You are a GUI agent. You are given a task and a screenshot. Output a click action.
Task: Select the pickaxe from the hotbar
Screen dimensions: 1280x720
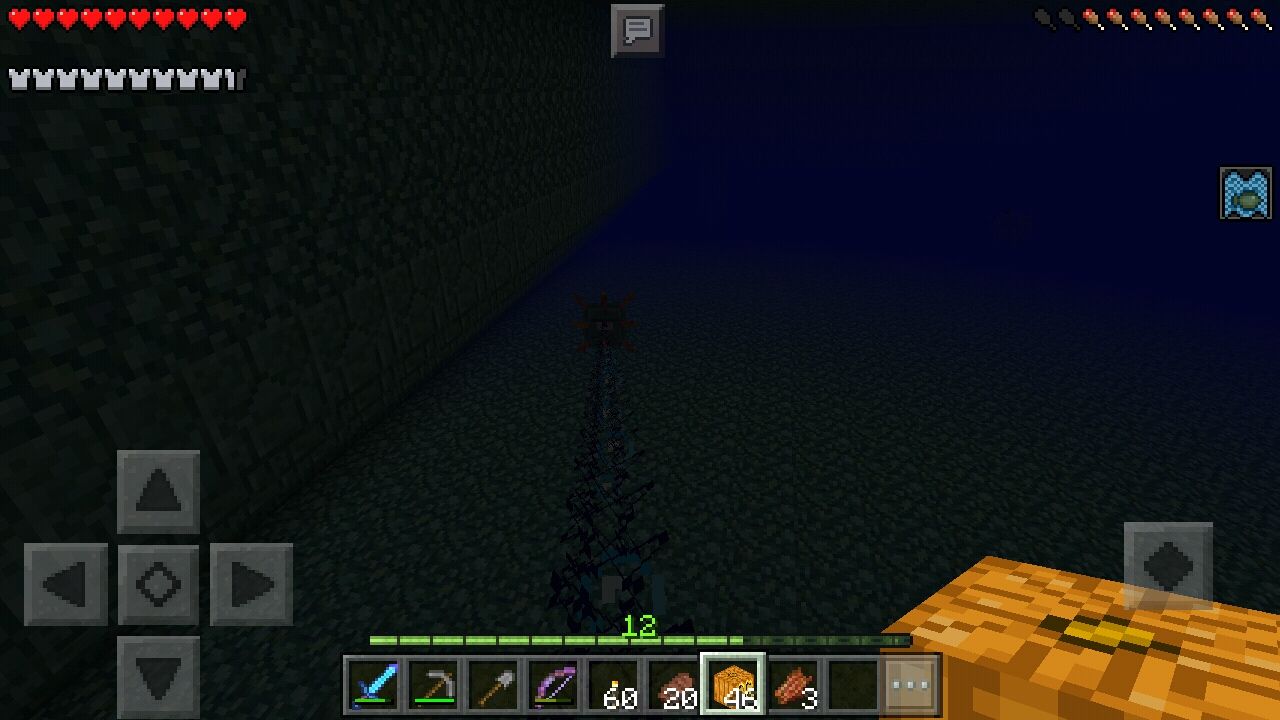pyautogui.click(x=434, y=685)
